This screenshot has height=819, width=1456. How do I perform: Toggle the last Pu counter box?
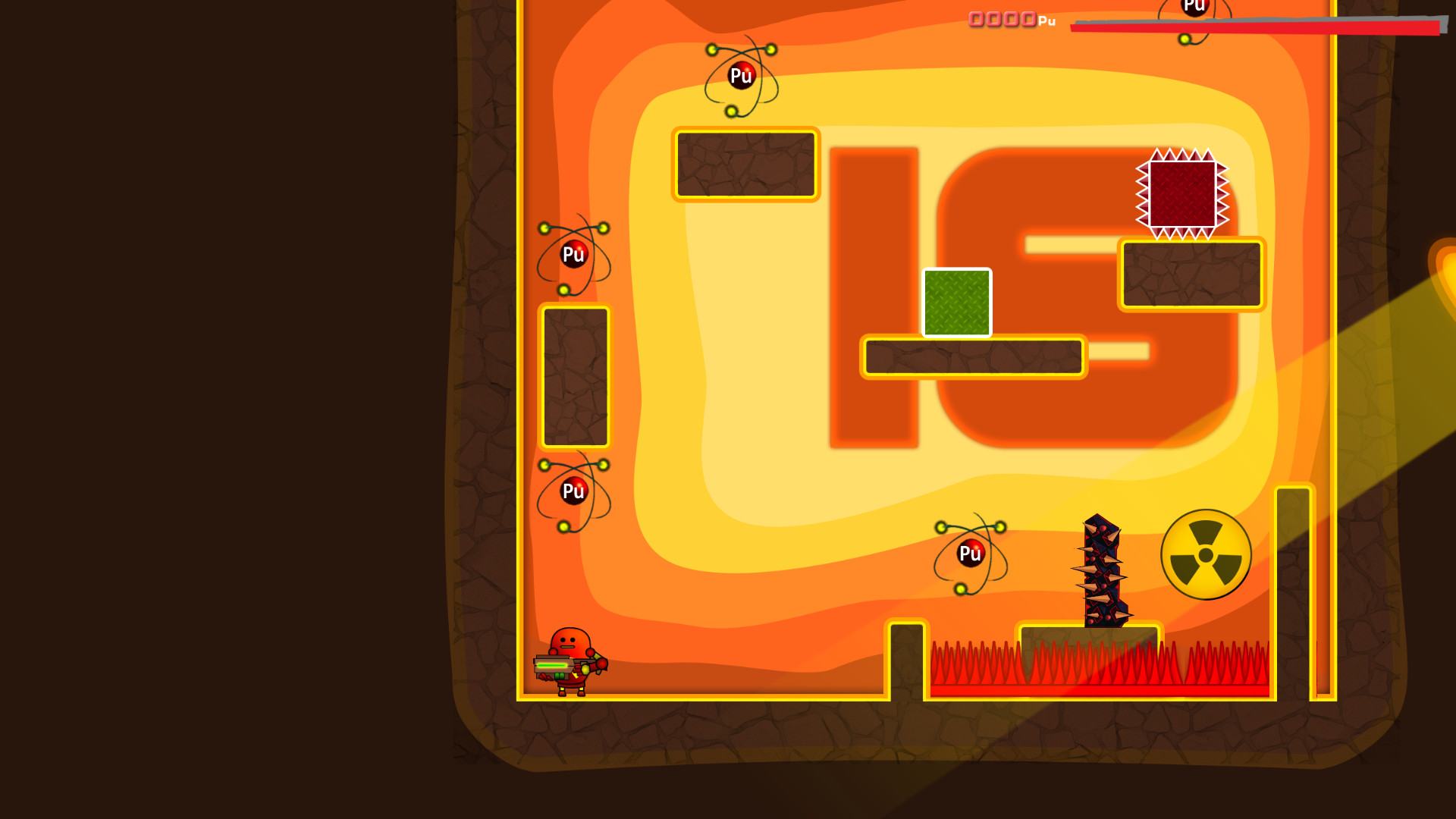coord(1029,20)
